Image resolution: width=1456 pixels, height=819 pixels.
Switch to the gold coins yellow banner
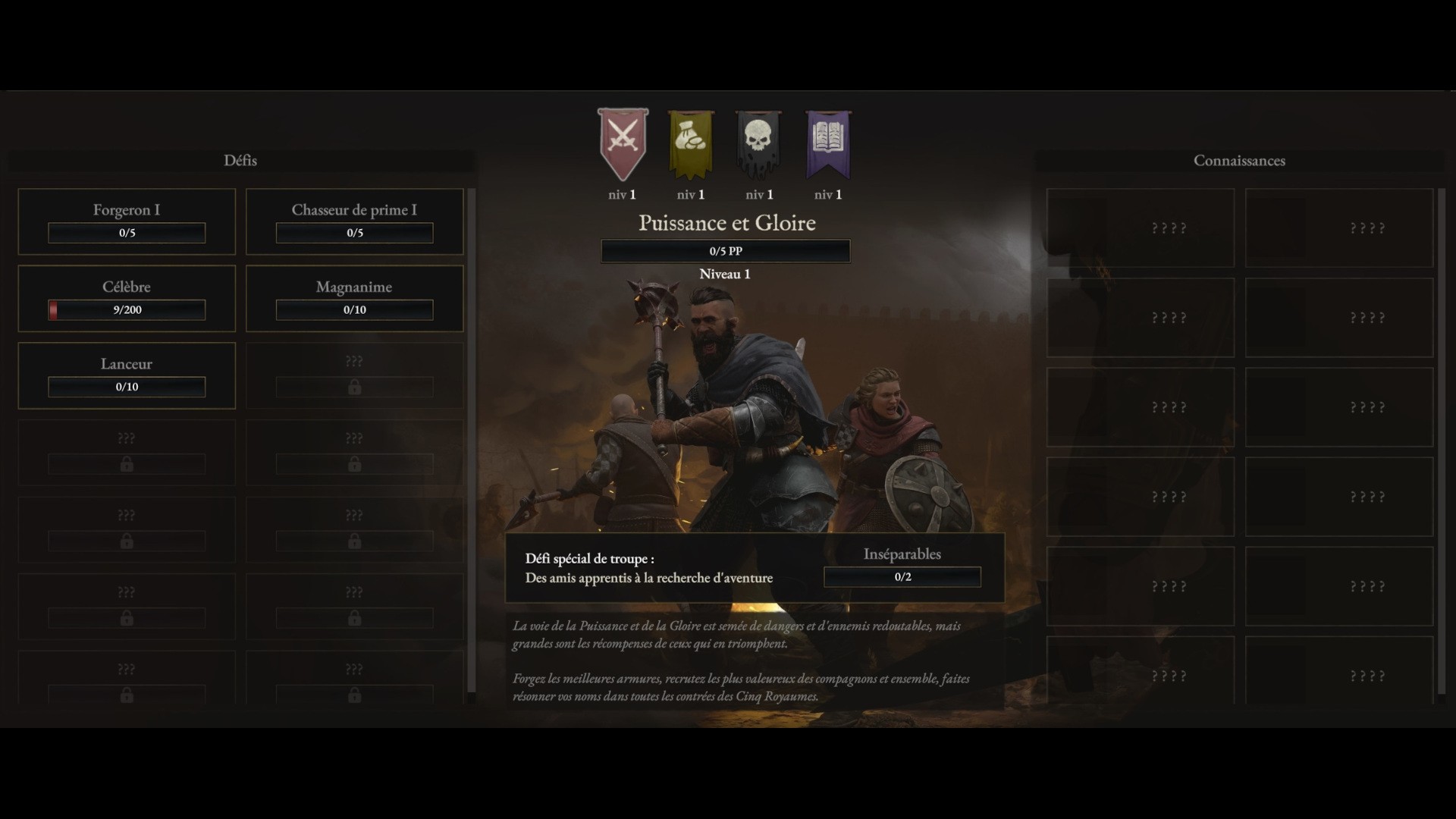[x=691, y=143]
